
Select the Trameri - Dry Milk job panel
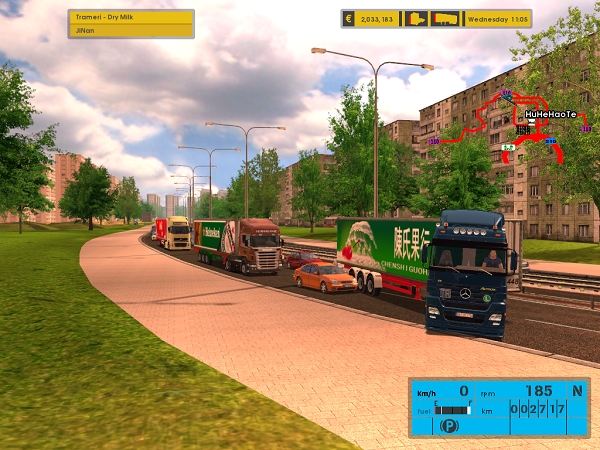click(x=131, y=17)
